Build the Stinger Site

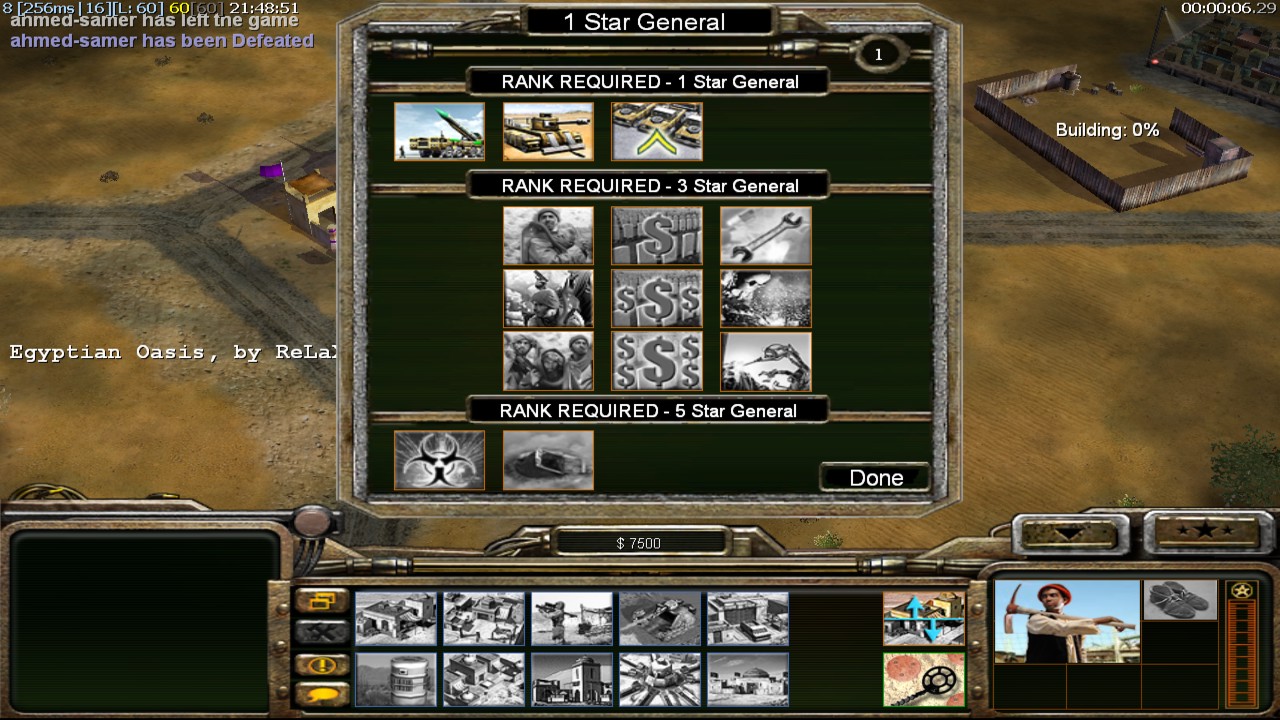click(572, 618)
